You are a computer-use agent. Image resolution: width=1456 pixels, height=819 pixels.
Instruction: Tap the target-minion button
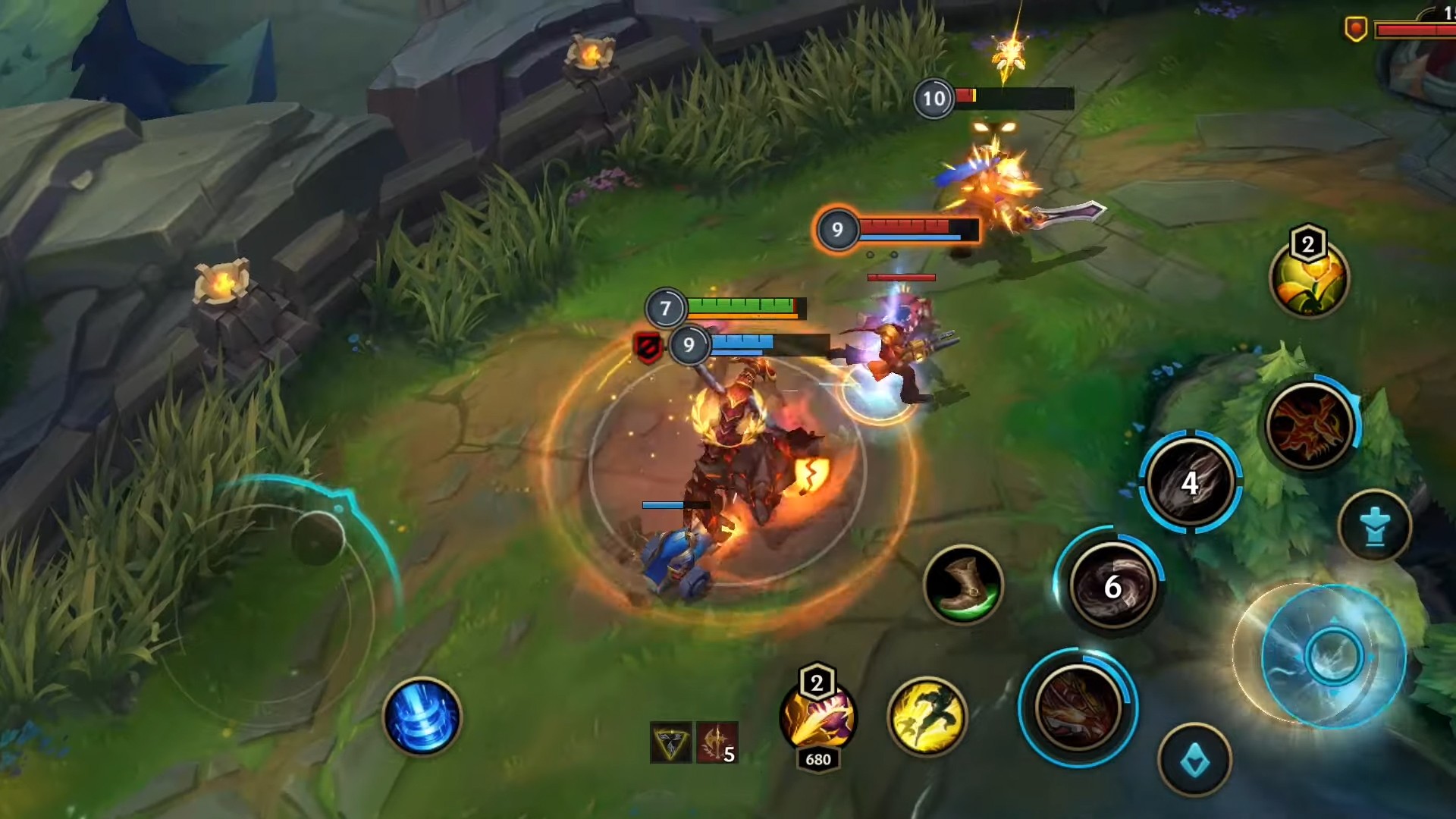click(1194, 761)
